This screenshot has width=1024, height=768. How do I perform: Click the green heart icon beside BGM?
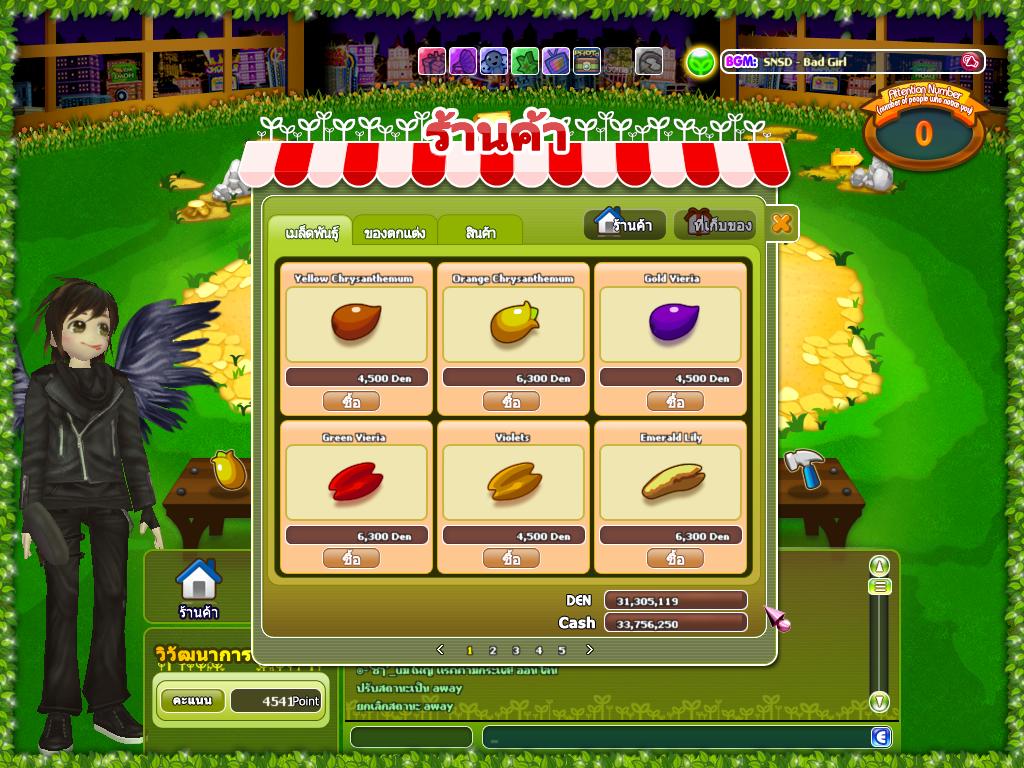pyautogui.click(x=701, y=62)
